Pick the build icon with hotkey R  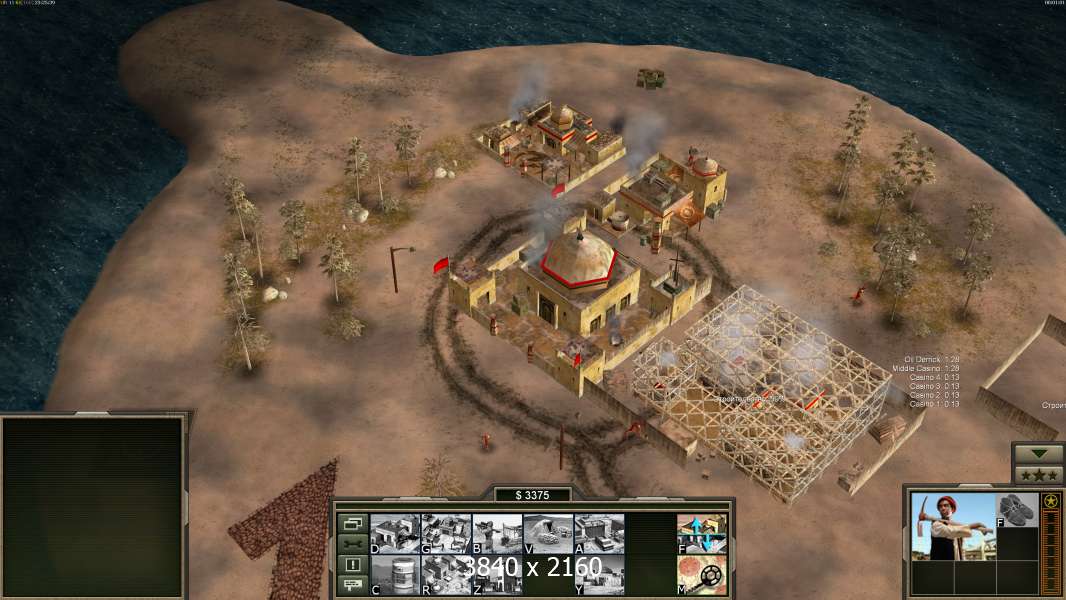[446, 574]
